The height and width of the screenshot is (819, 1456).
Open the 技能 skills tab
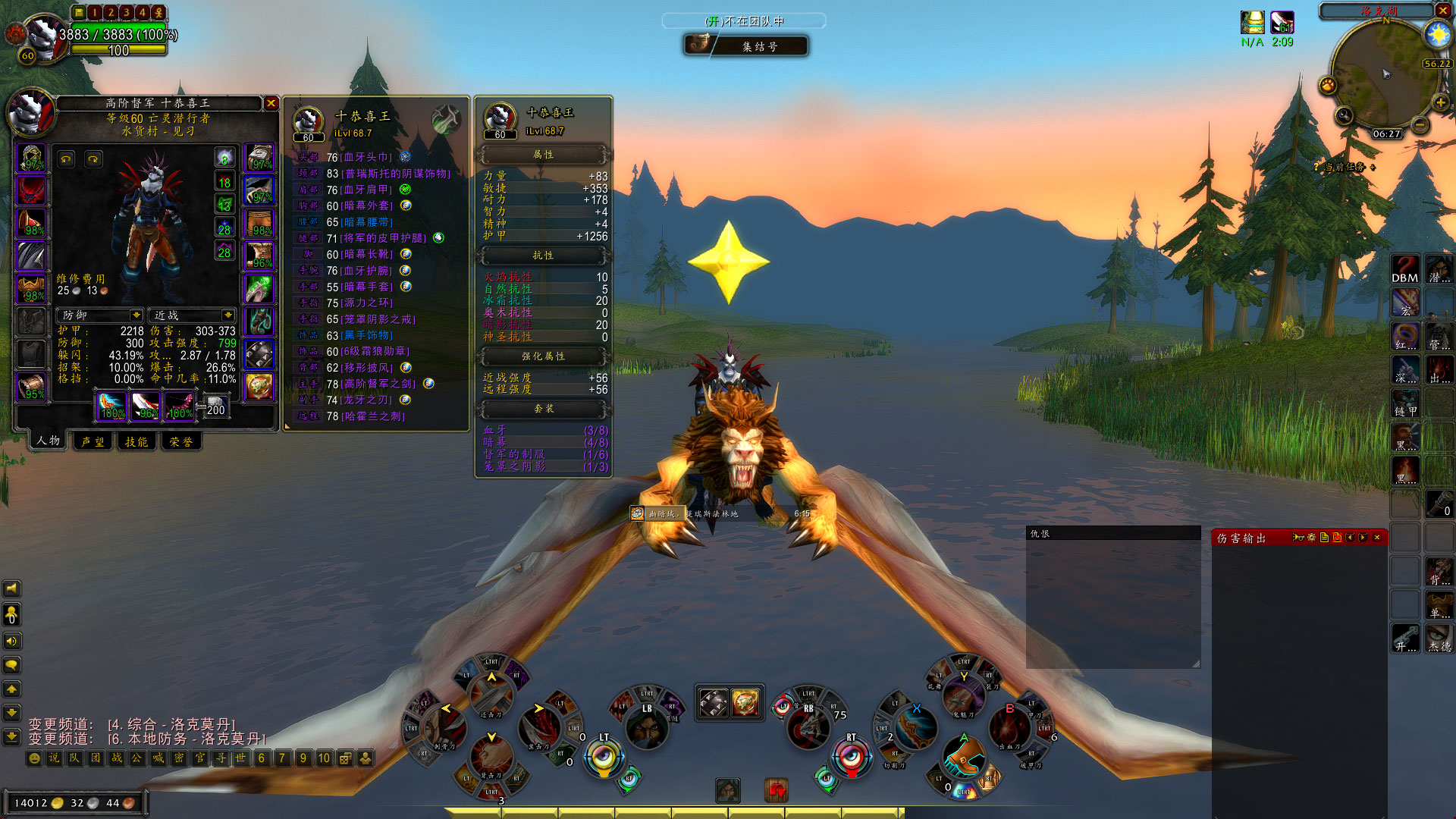137,441
